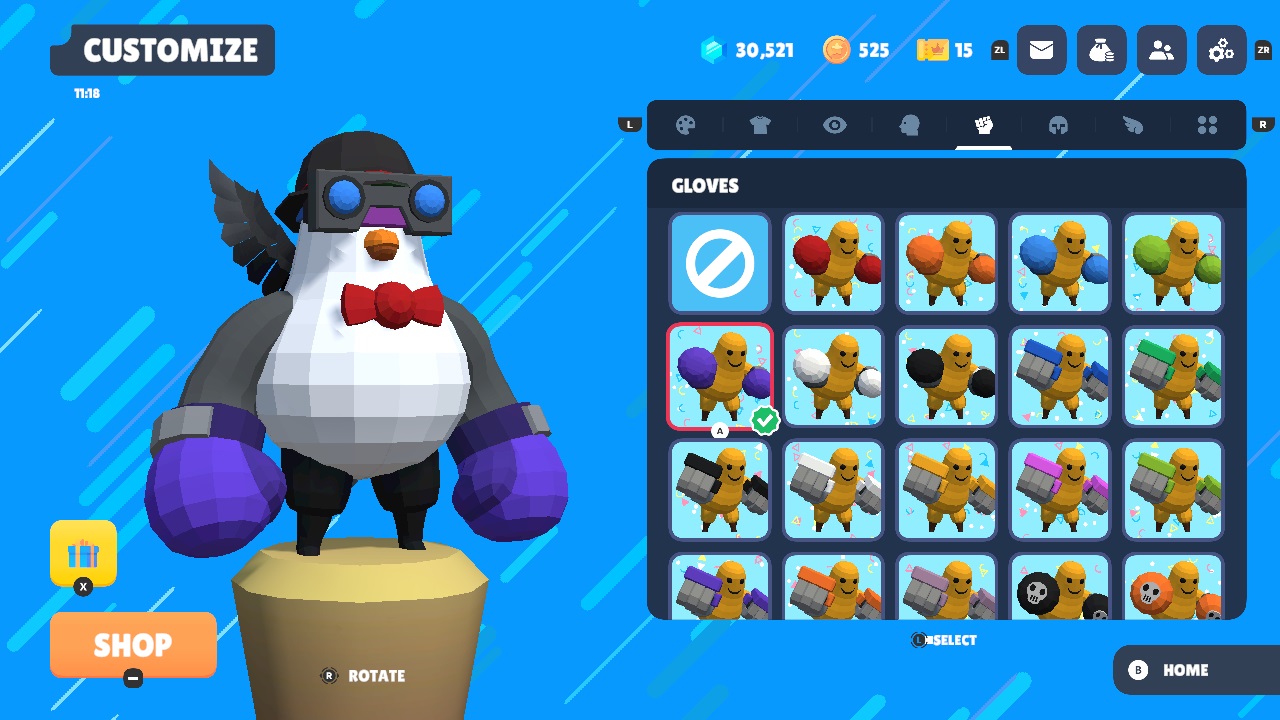Open the helmet customization tab

[1059, 125]
